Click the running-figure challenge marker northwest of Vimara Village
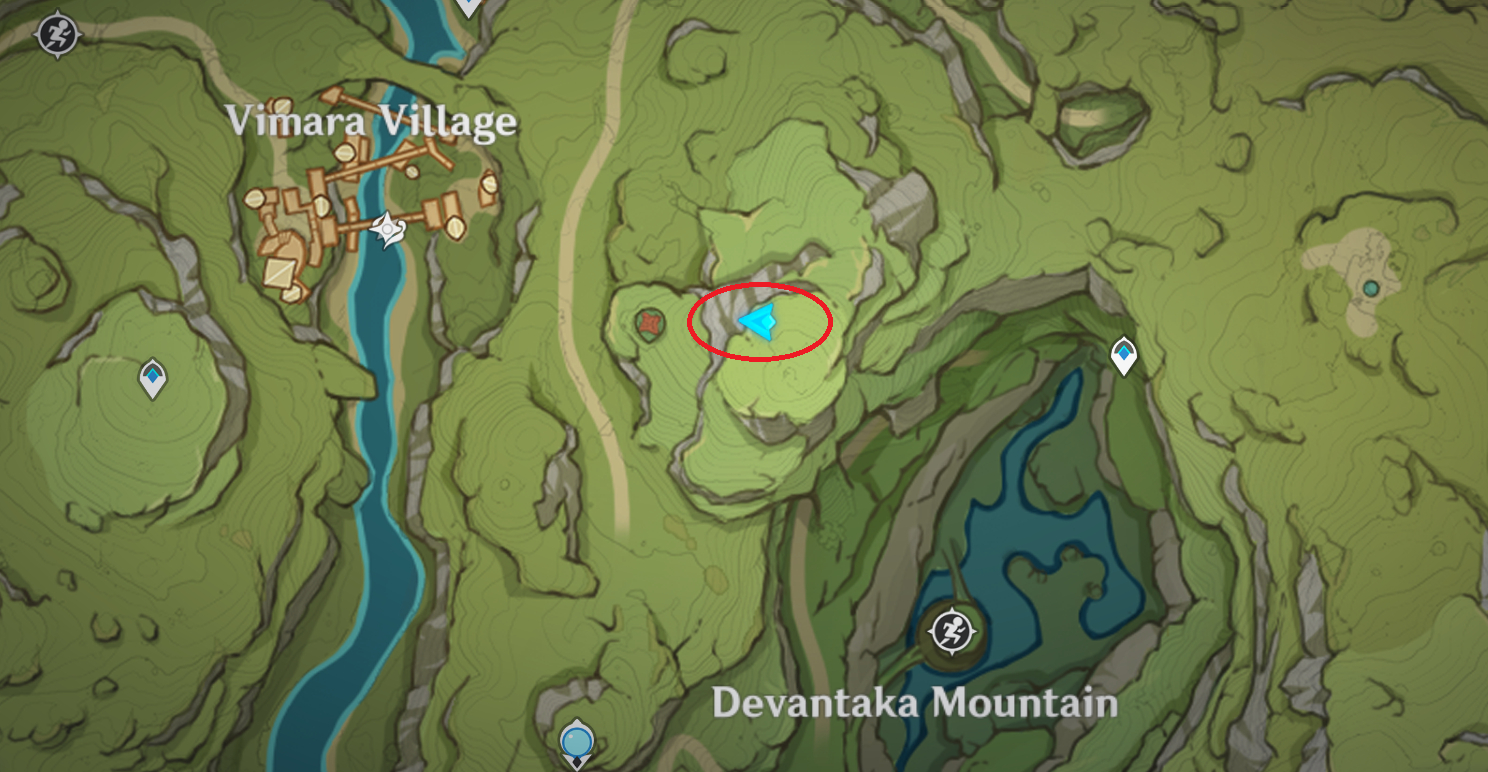This screenshot has width=1488, height=772. 57,36
